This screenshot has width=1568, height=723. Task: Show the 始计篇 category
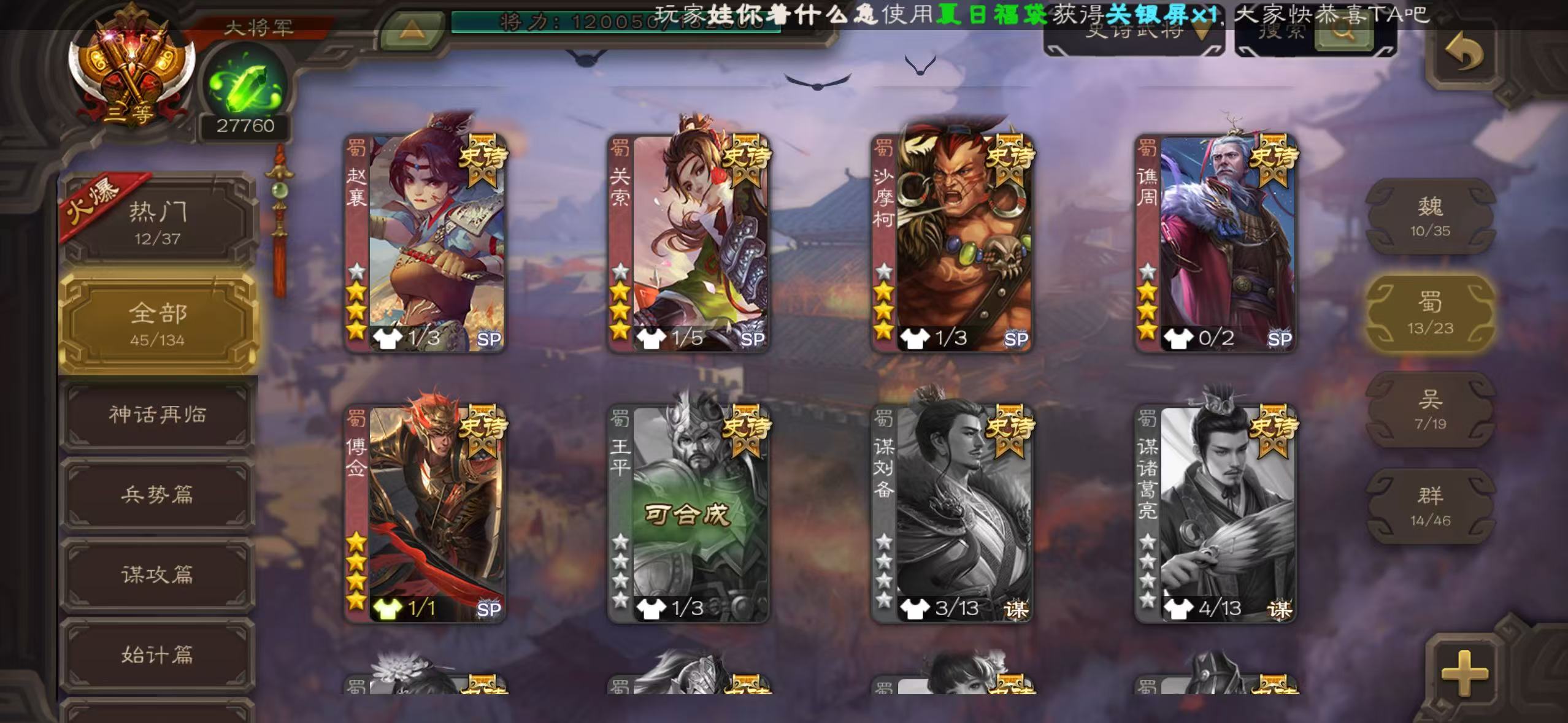coord(158,654)
